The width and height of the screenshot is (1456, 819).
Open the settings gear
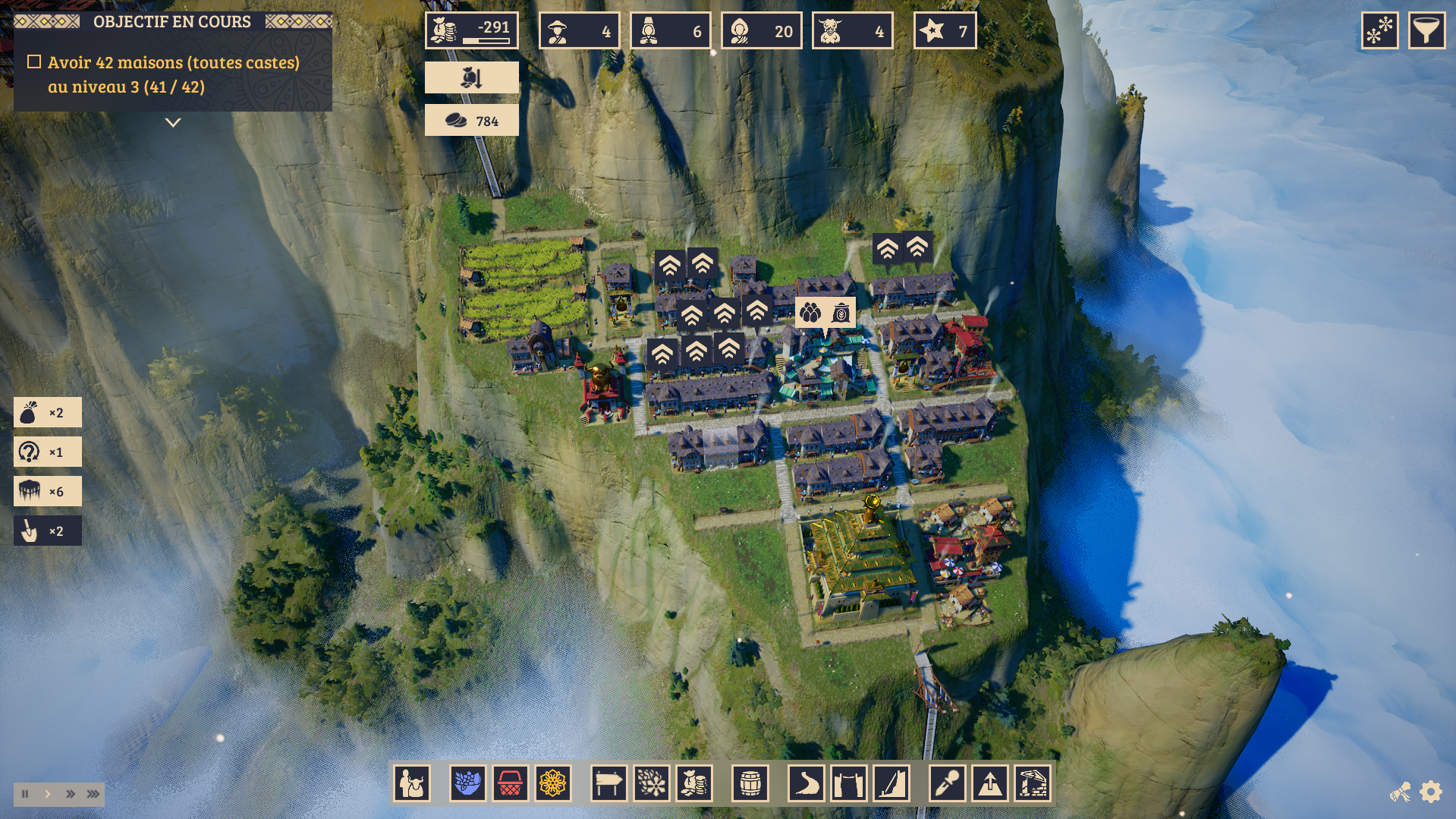tap(1431, 792)
